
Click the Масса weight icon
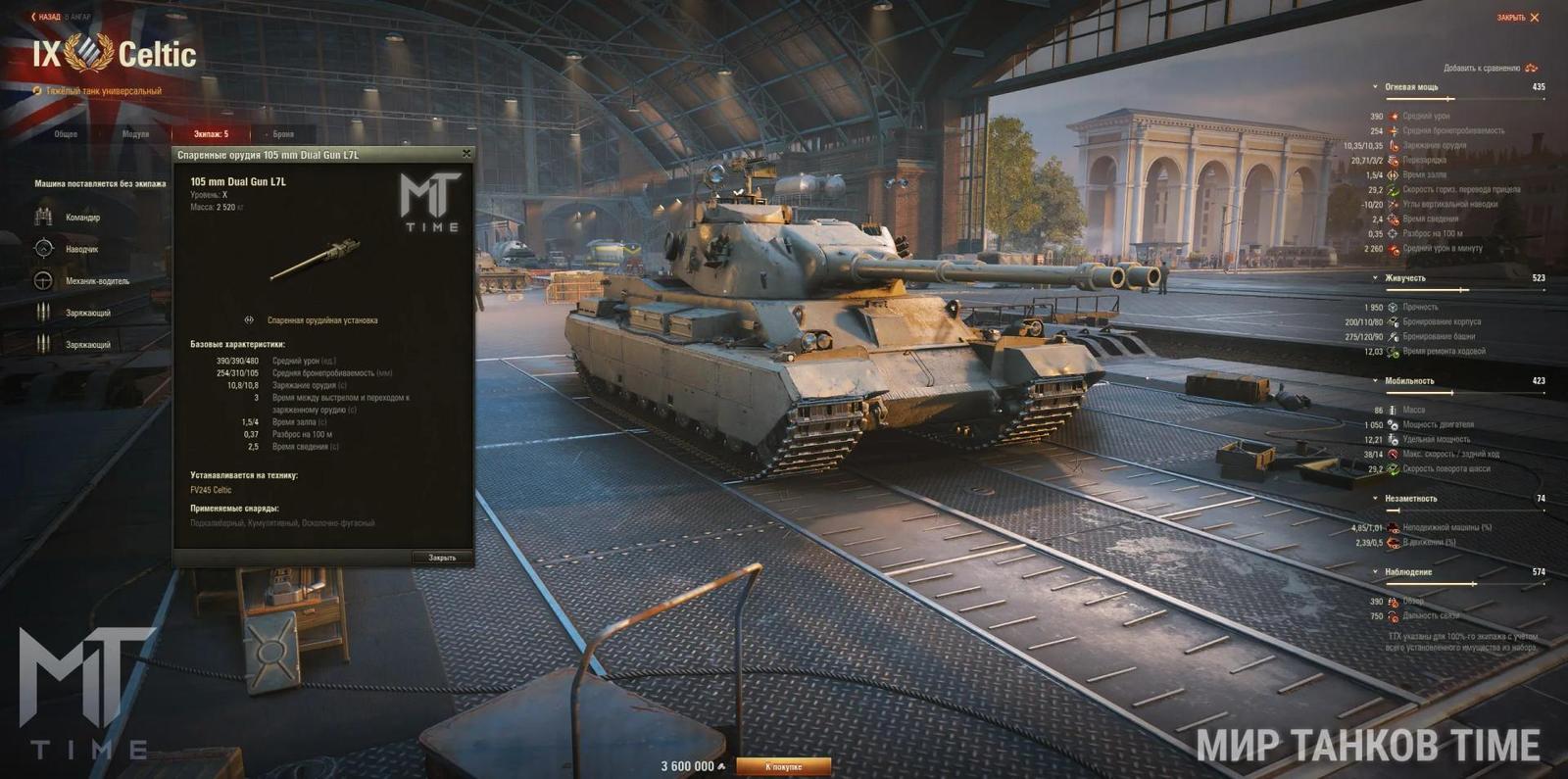tap(1392, 411)
